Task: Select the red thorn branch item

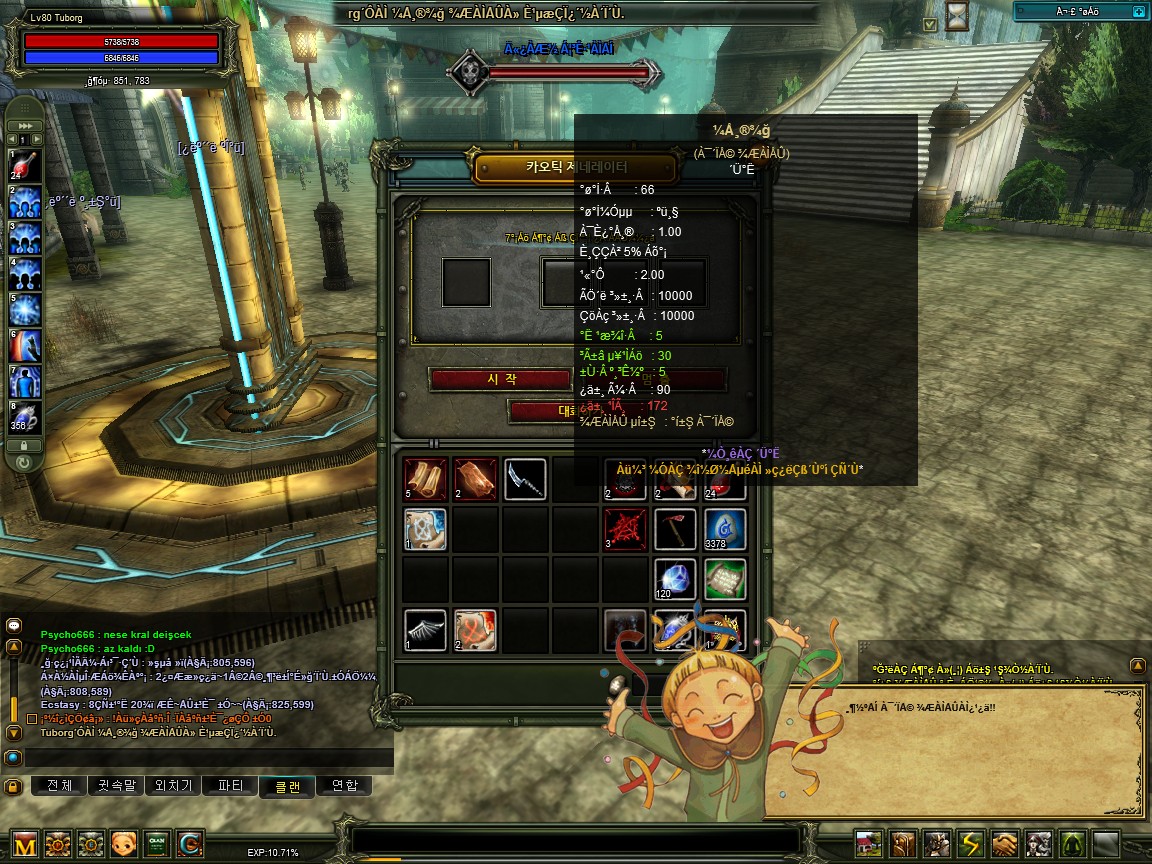Action: (625, 530)
